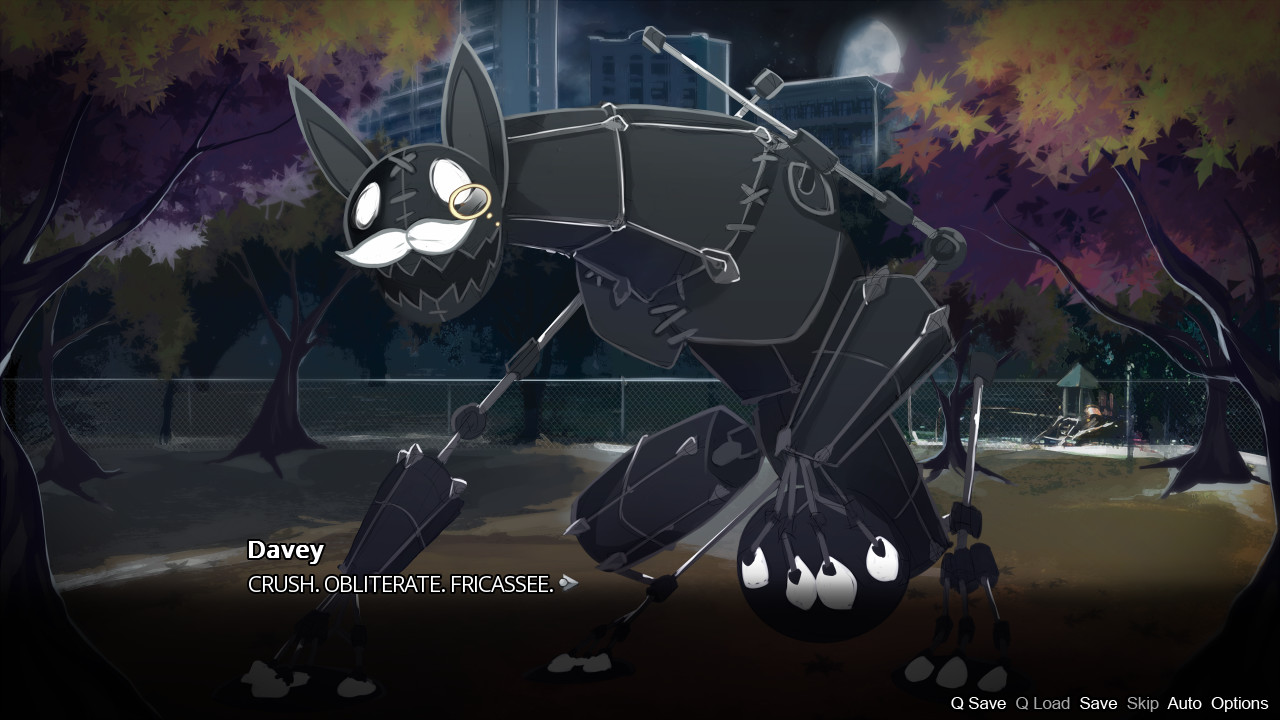Enable Skip mode from the quick menu
1280x720 pixels.
point(1145,703)
